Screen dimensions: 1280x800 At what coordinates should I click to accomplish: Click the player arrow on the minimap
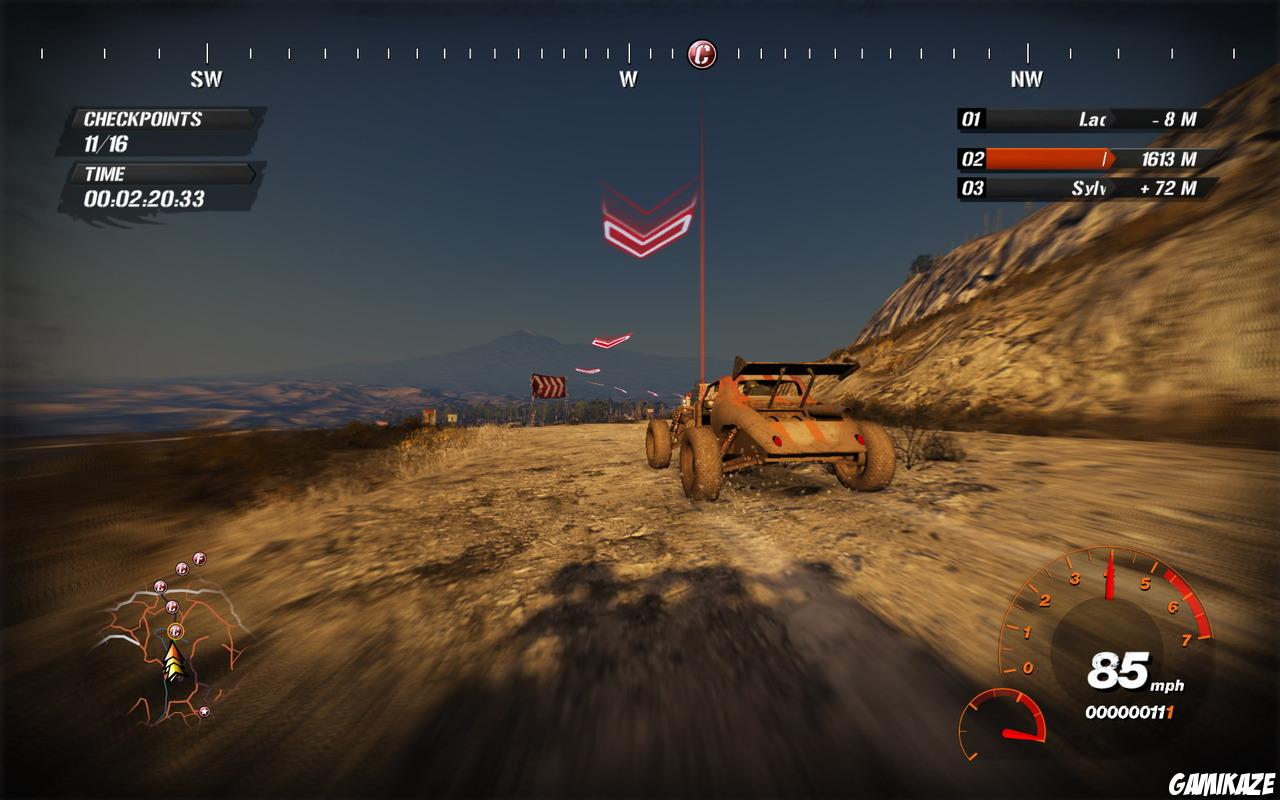pyautogui.click(x=174, y=664)
